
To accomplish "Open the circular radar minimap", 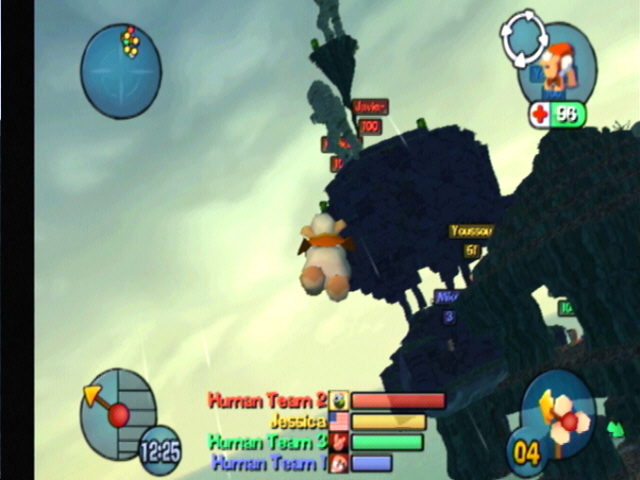I will [x=120, y=68].
